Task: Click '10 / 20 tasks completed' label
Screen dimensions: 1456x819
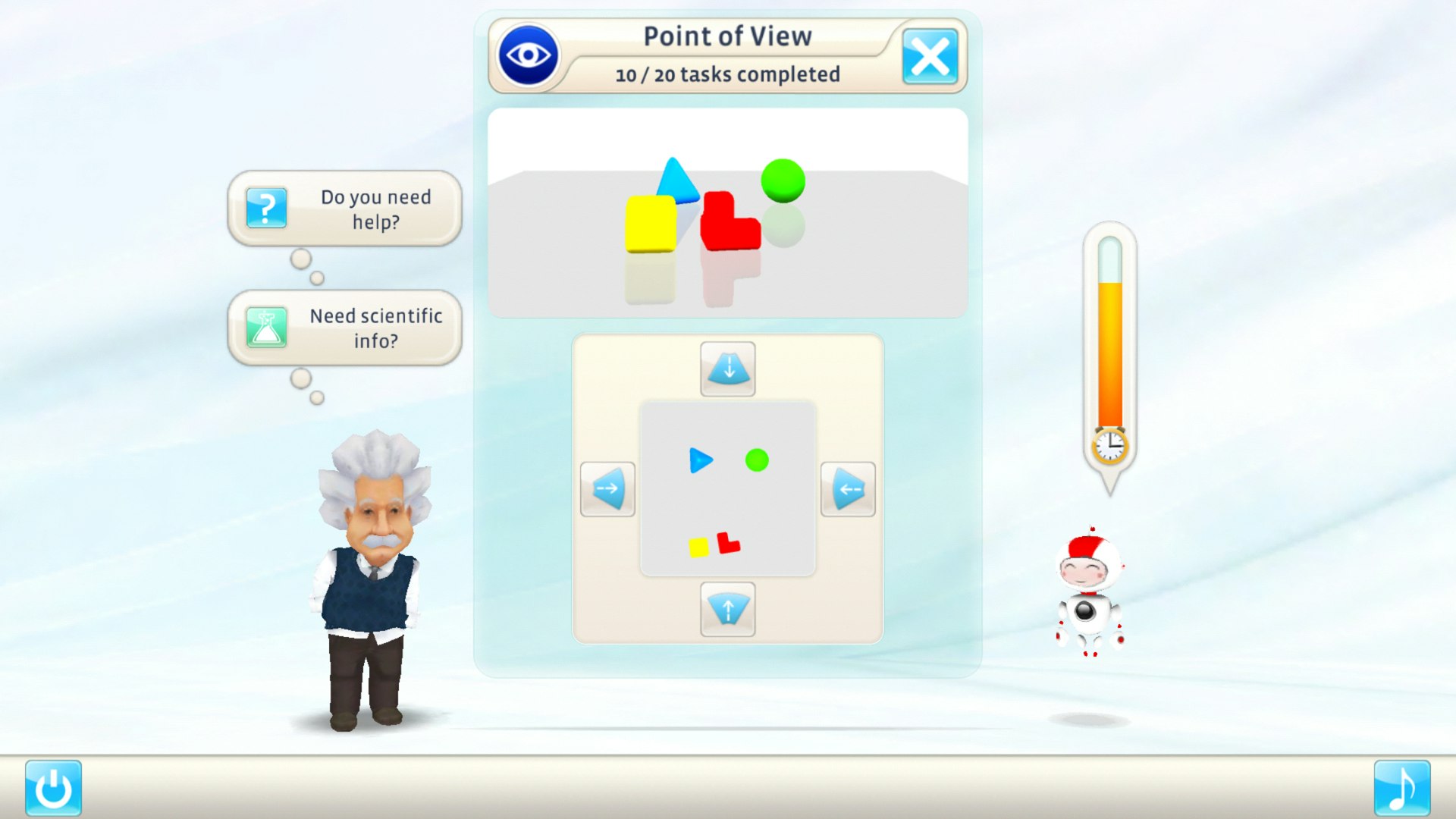Action: click(x=728, y=74)
